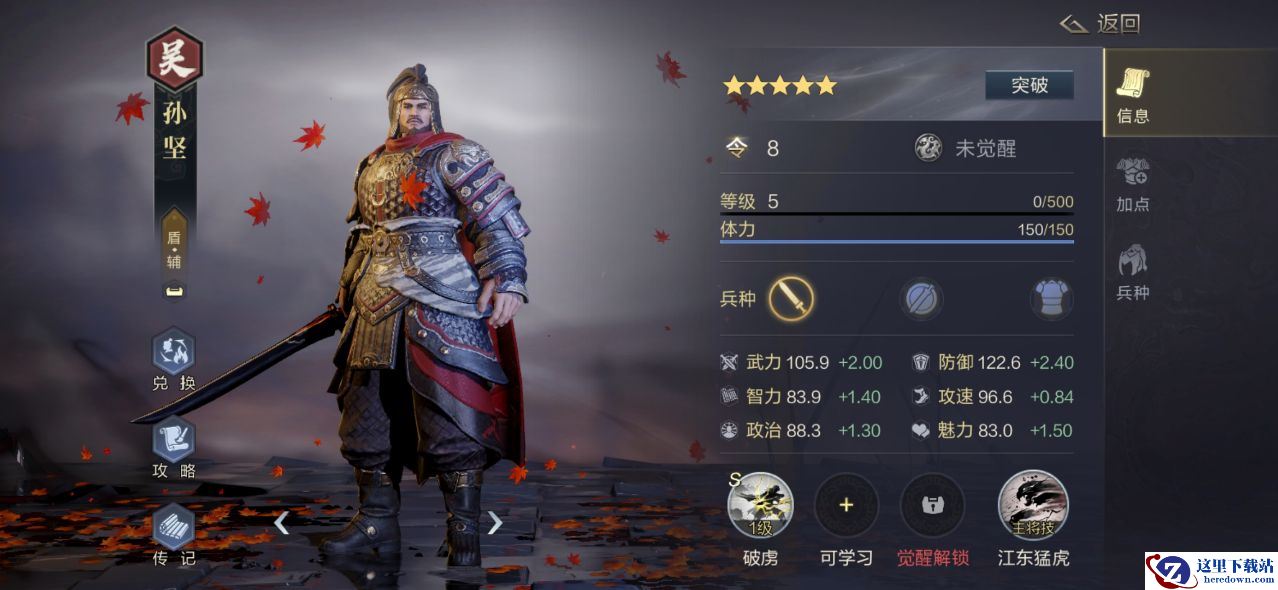View the 江东猛虎 main general skill
The width and height of the screenshot is (1278, 590).
1033,505
